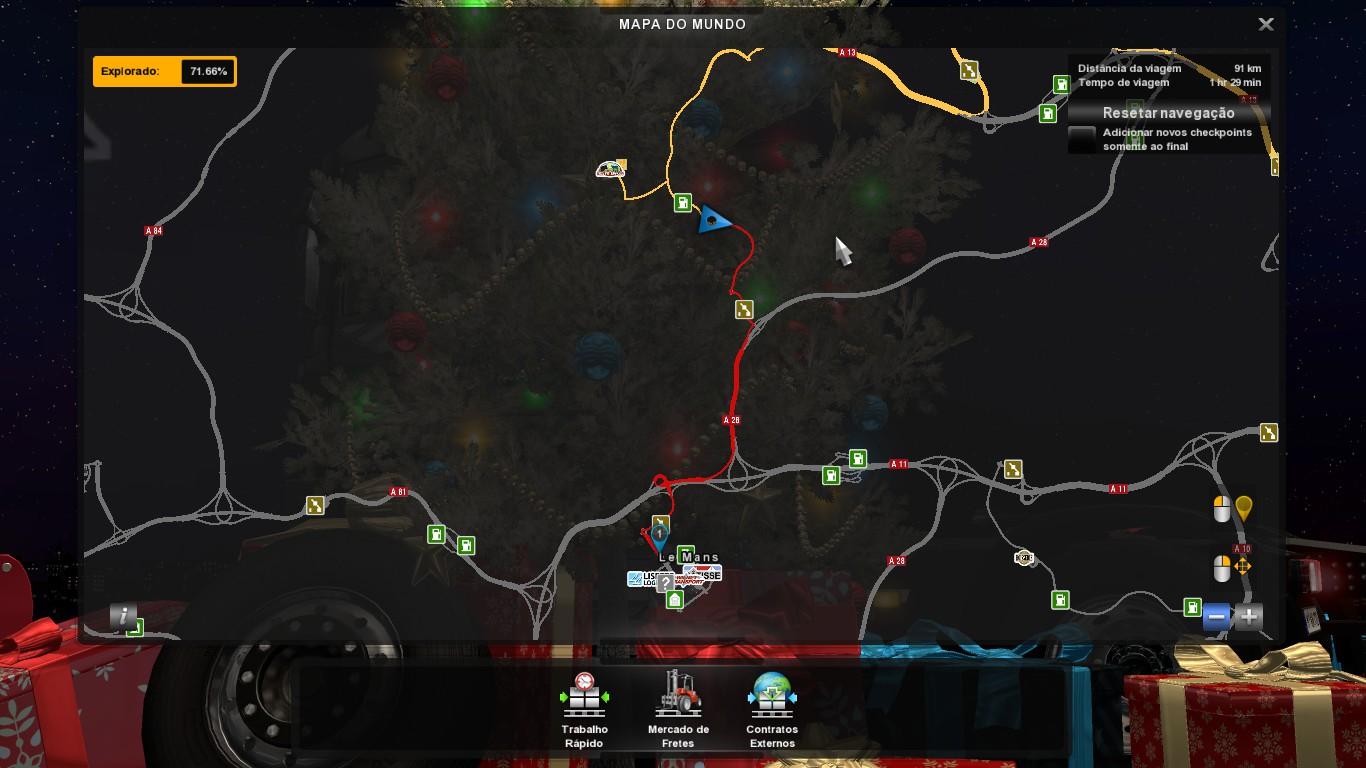Close the world map window
Screen dimensions: 1366x768
1266,25
